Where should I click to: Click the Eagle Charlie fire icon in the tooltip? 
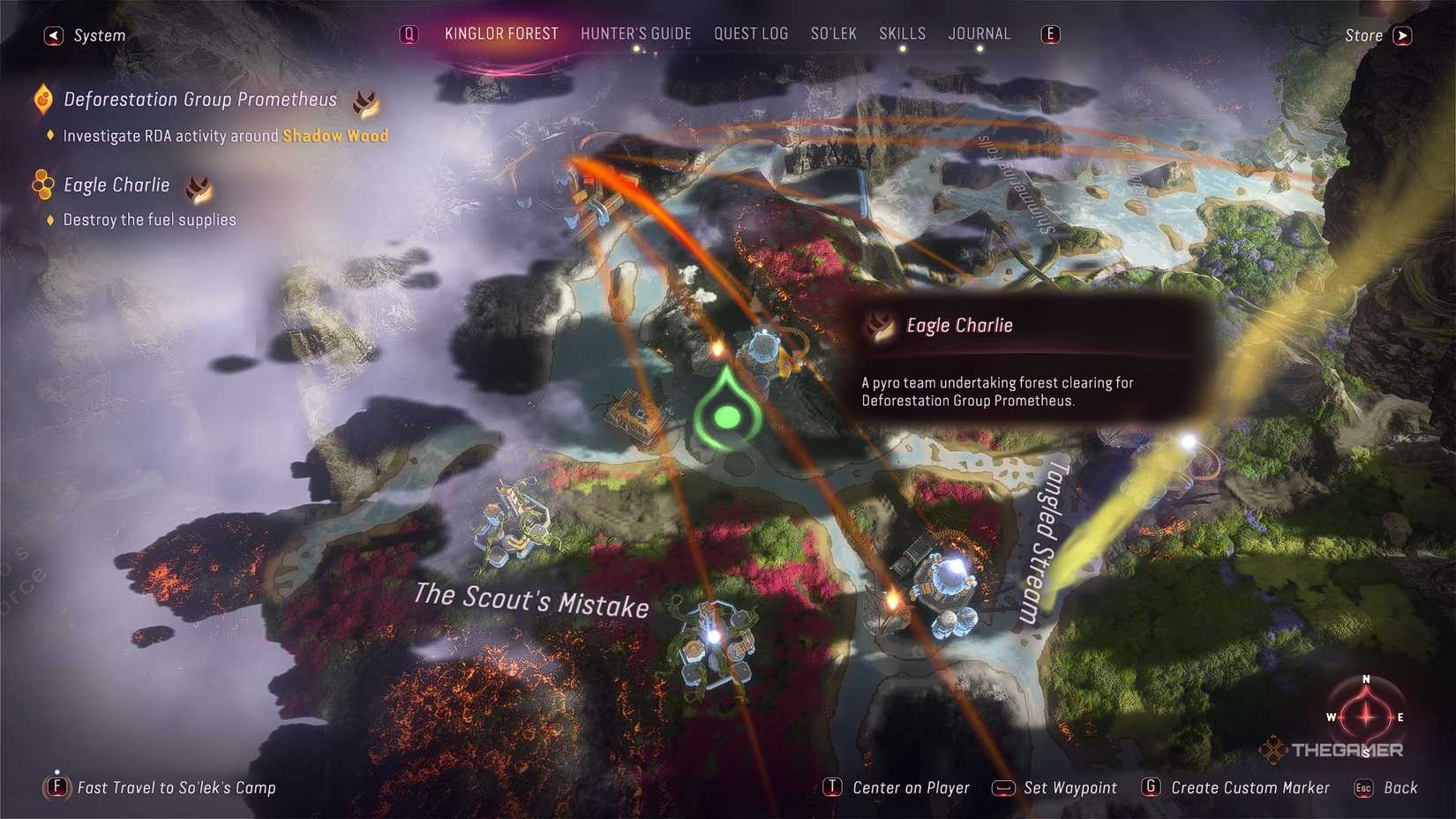click(x=877, y=326)
